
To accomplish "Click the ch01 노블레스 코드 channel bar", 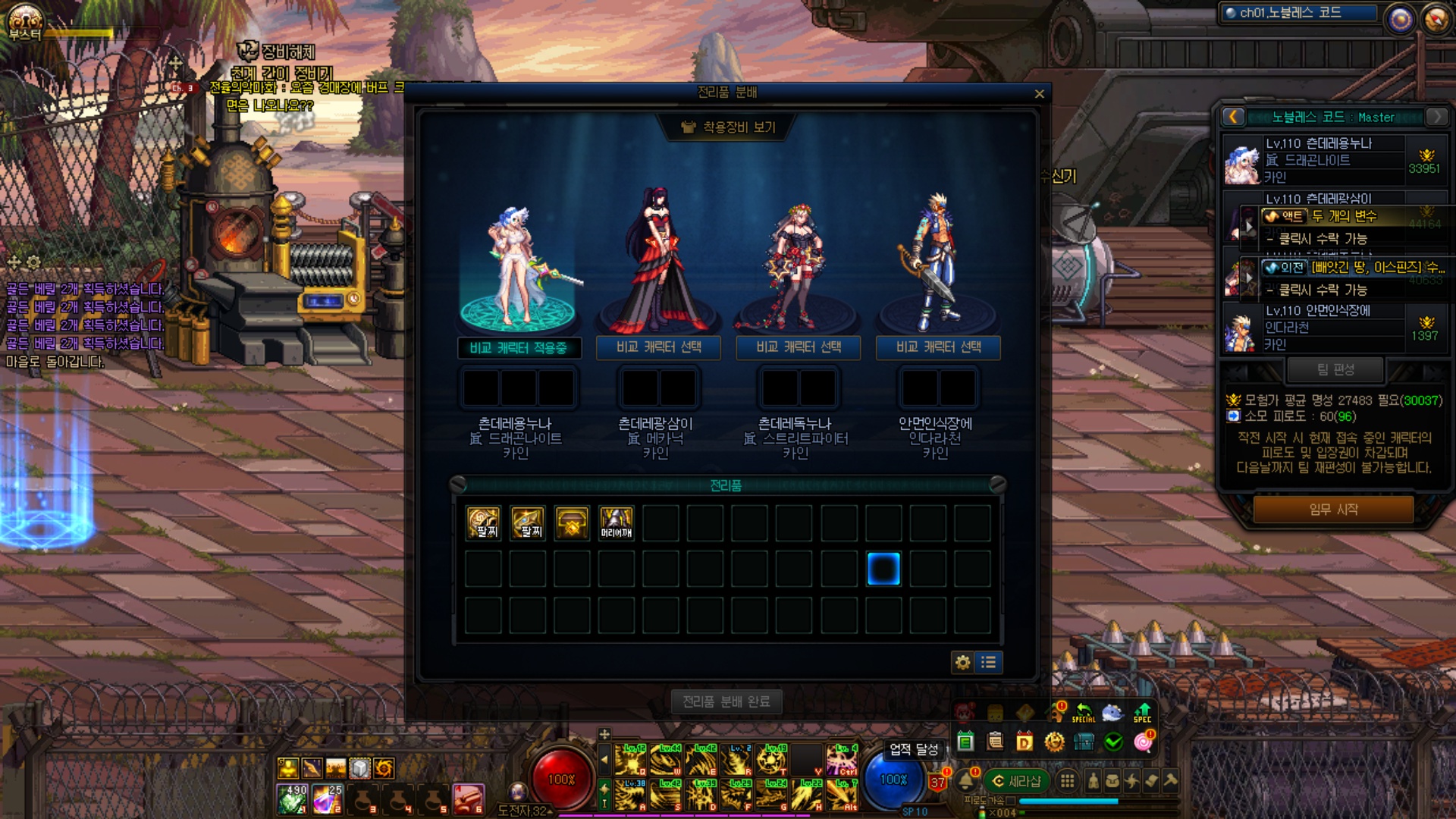I will point(1298,13).
